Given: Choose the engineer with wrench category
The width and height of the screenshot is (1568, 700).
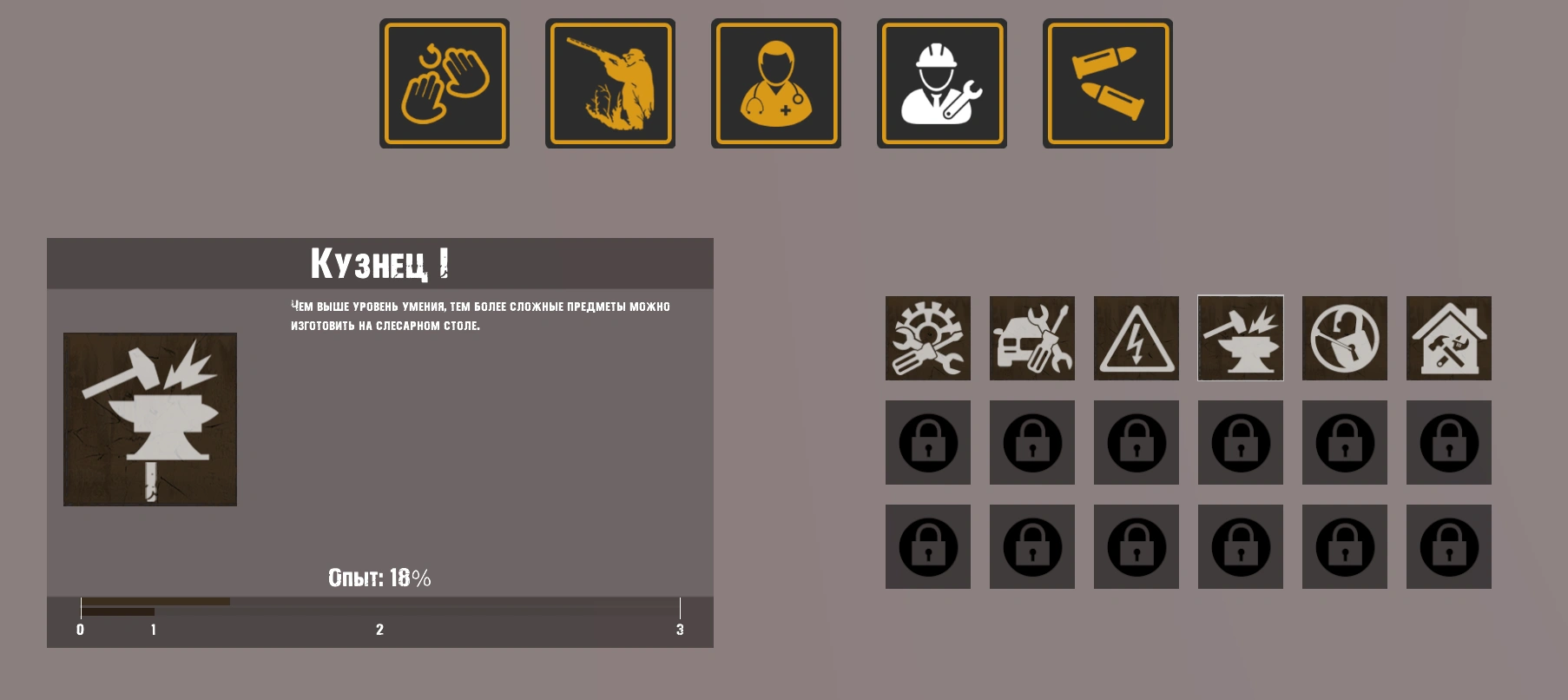Looking at the screenshot, I should pos(942,83).
